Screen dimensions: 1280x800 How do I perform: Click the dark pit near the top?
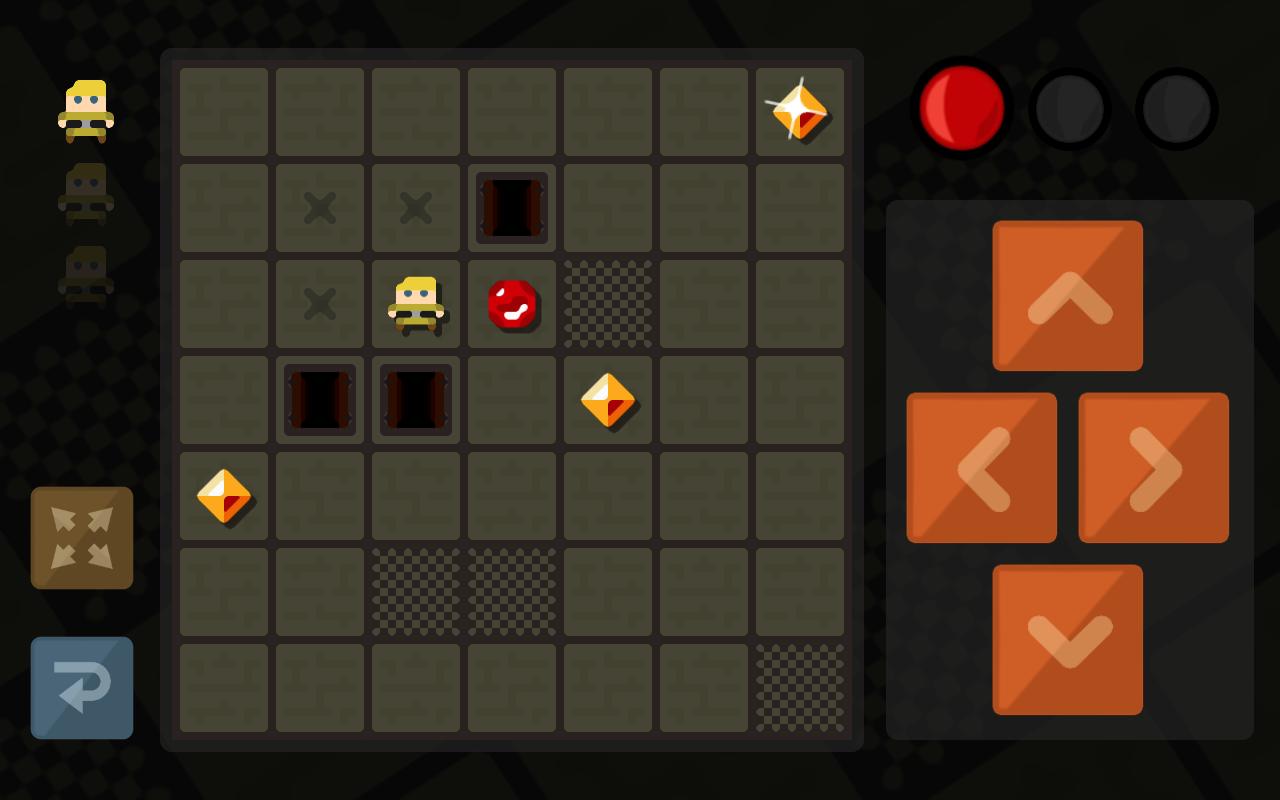pos(512,208)
